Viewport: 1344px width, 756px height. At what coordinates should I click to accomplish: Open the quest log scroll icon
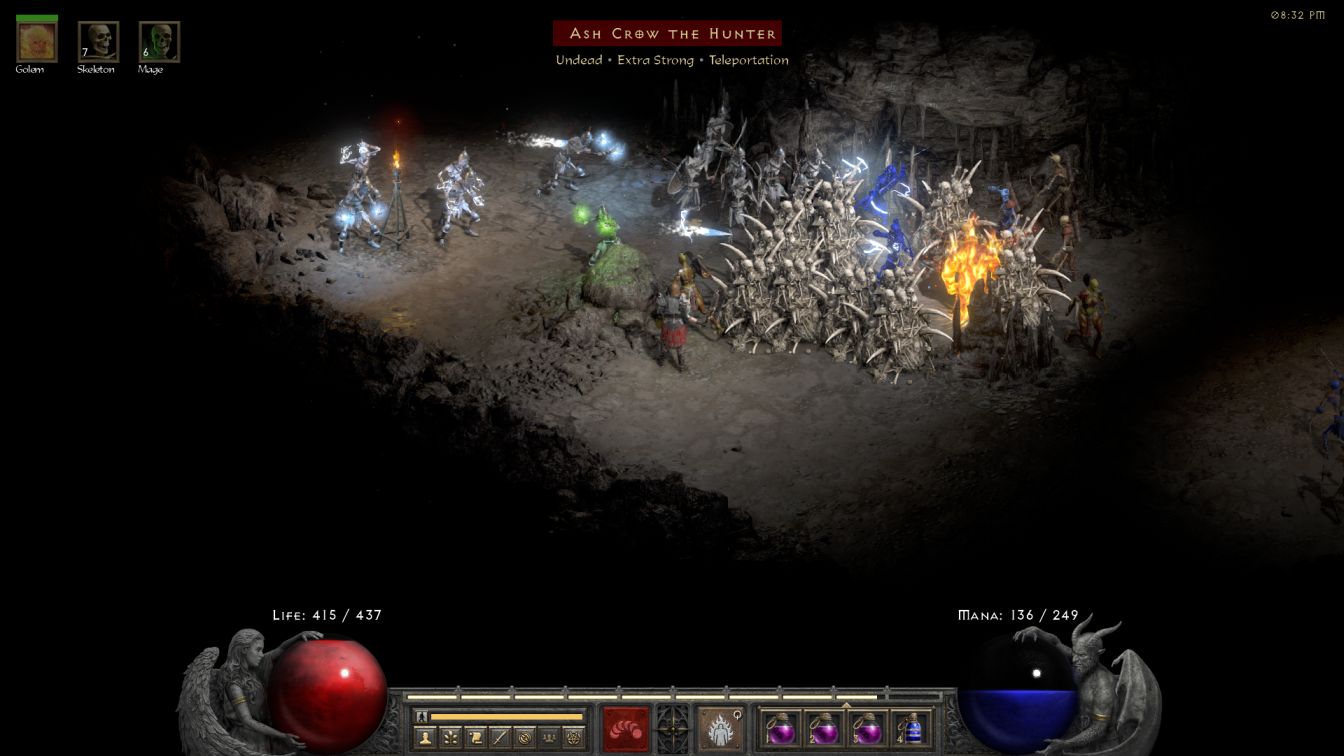(x=475, y=738)
